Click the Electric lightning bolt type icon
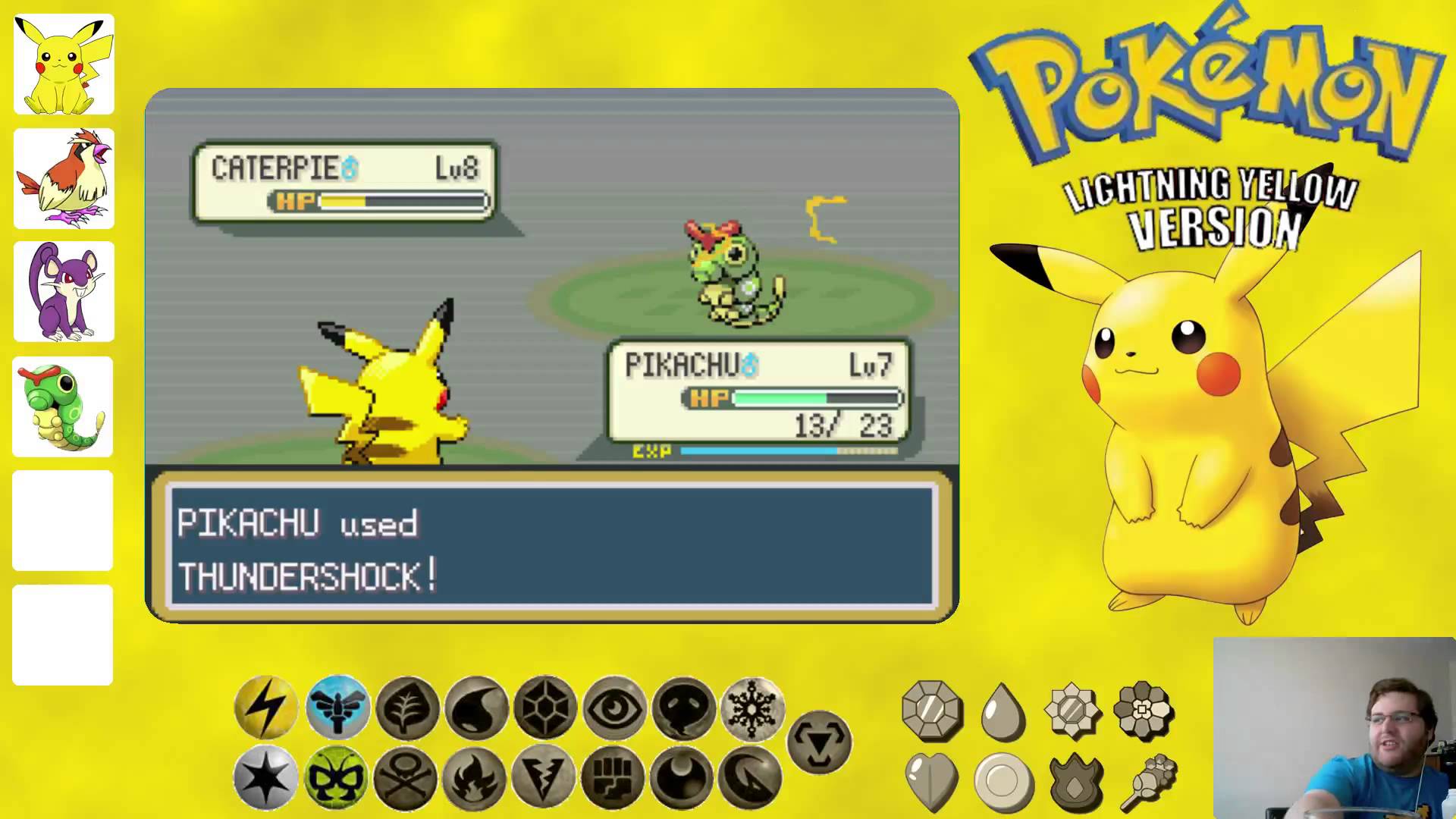This screenshot has height=819, width=1456. point(265,708)
